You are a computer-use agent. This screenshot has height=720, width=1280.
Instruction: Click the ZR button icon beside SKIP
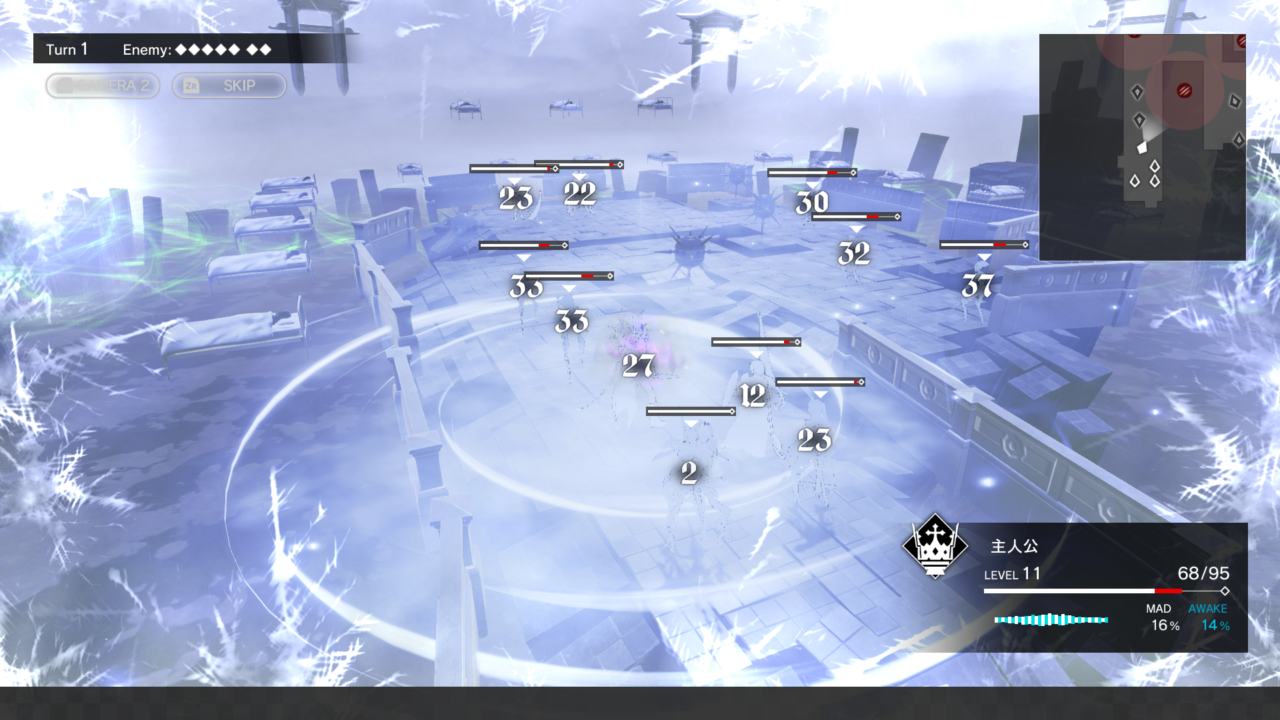(x=191, y=85)
